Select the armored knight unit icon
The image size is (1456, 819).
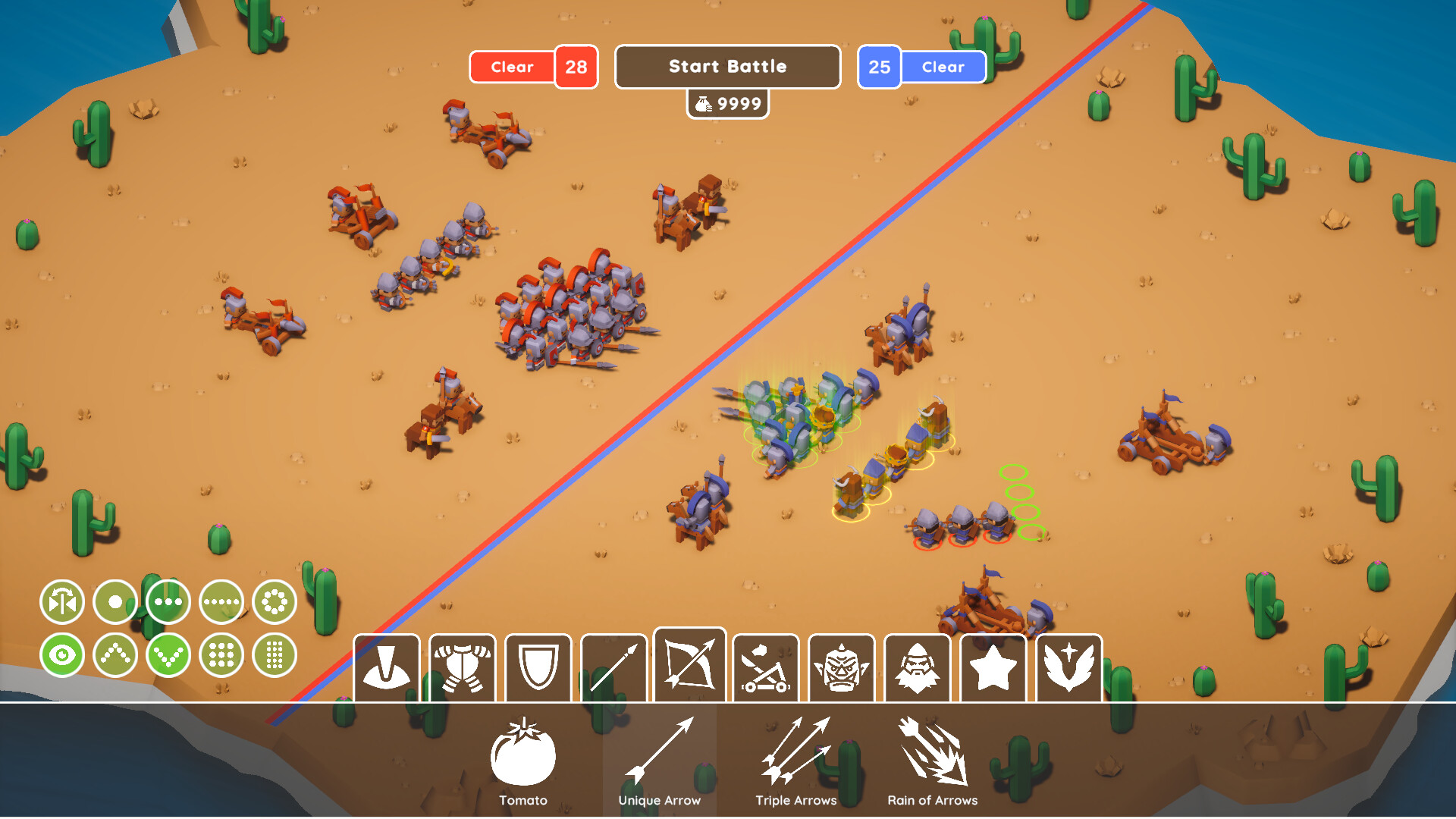[461, 667]
